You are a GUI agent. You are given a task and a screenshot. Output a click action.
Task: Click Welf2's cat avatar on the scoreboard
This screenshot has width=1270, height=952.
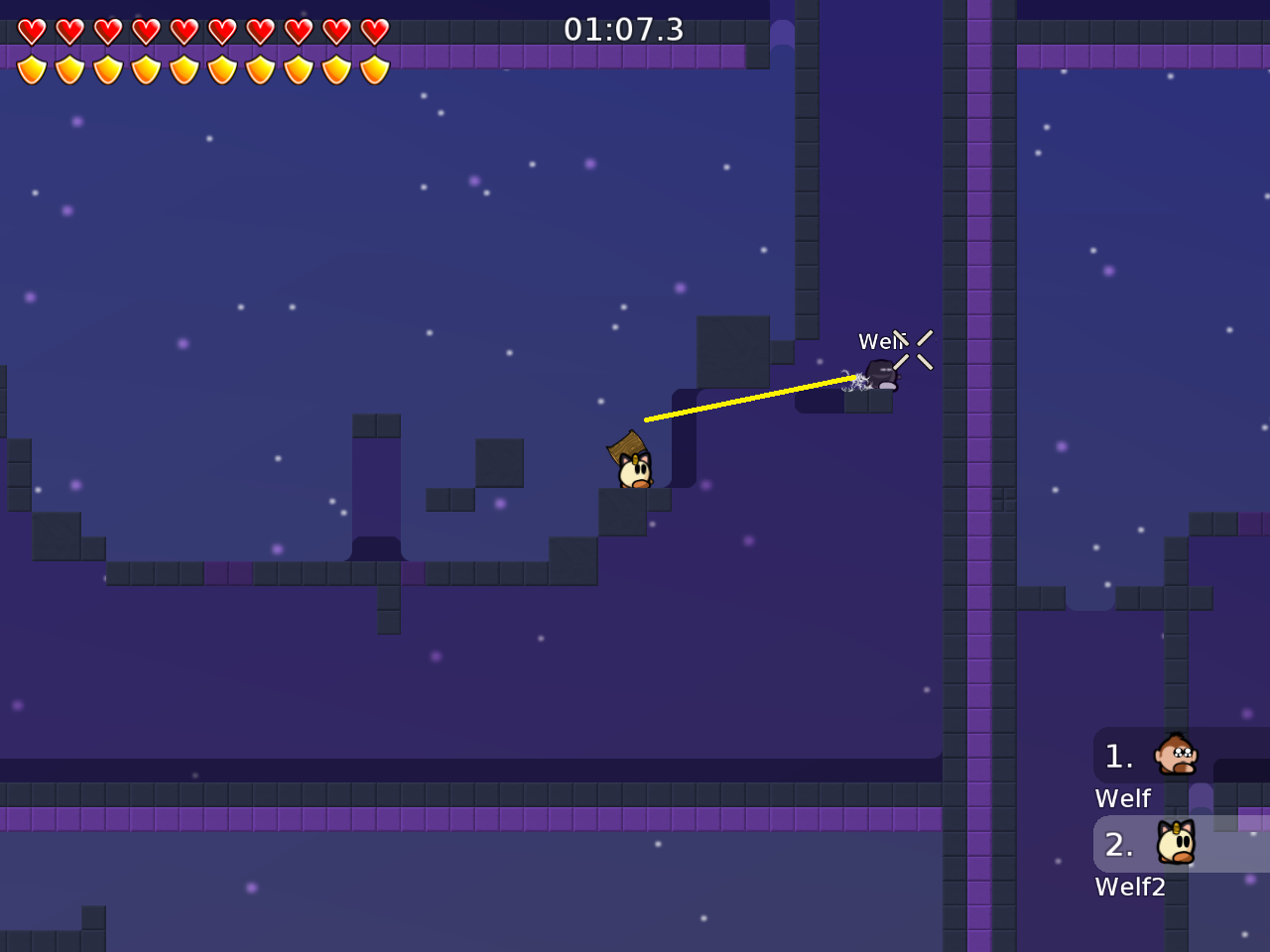(1177, 844)
